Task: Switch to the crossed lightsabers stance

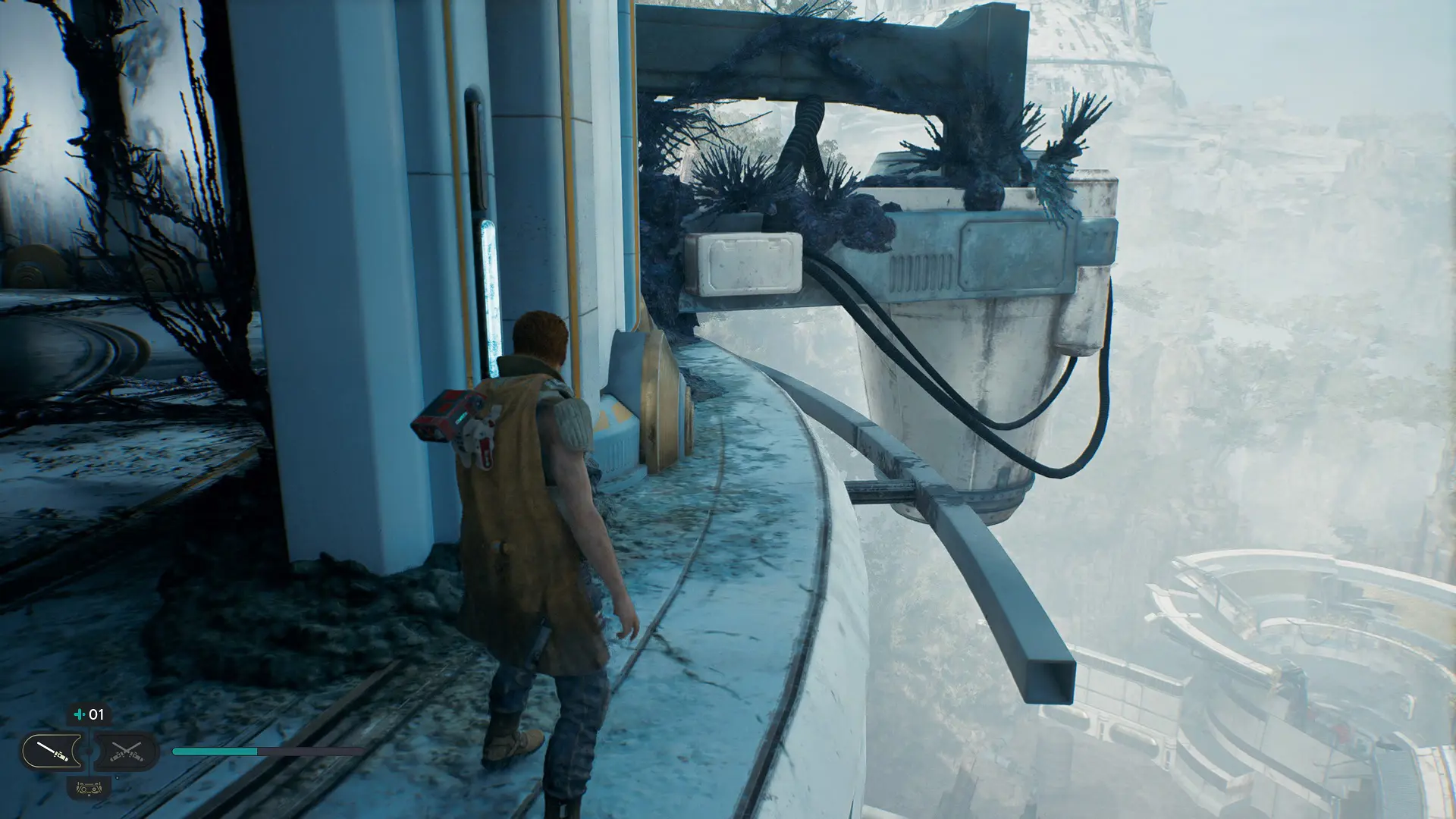Action: (126, 752)
